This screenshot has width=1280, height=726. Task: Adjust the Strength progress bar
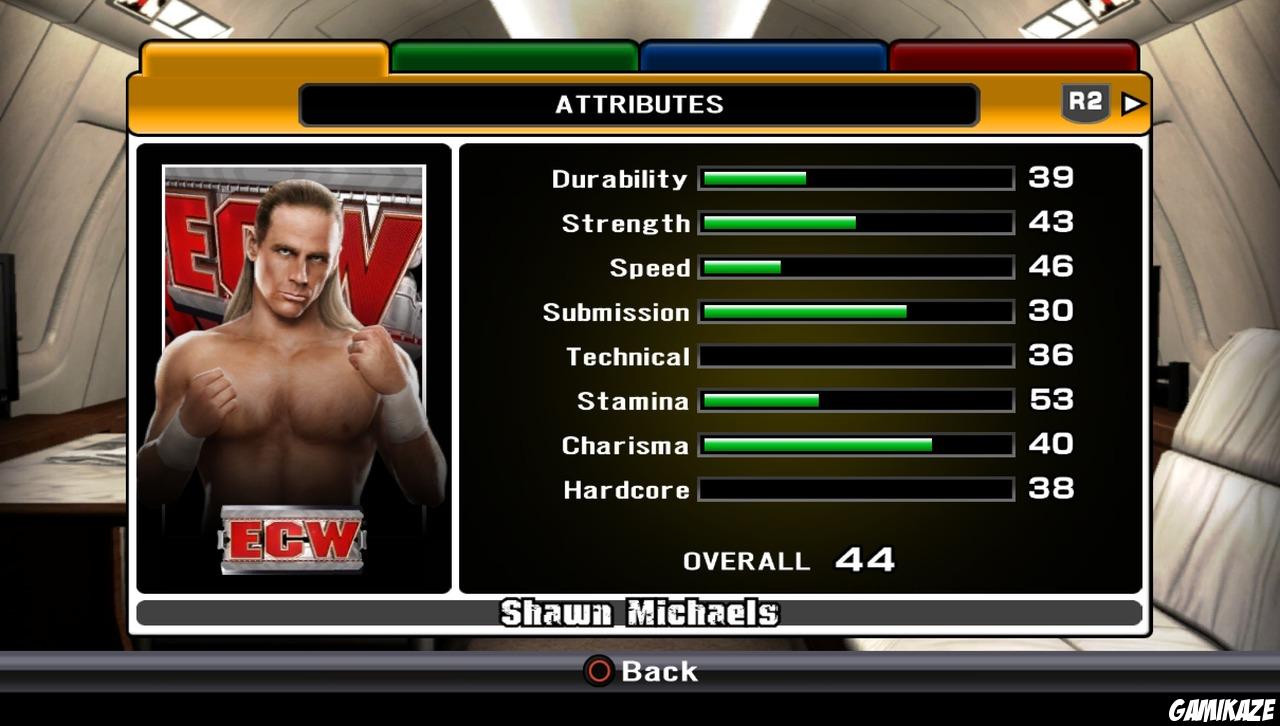[855, 222]
